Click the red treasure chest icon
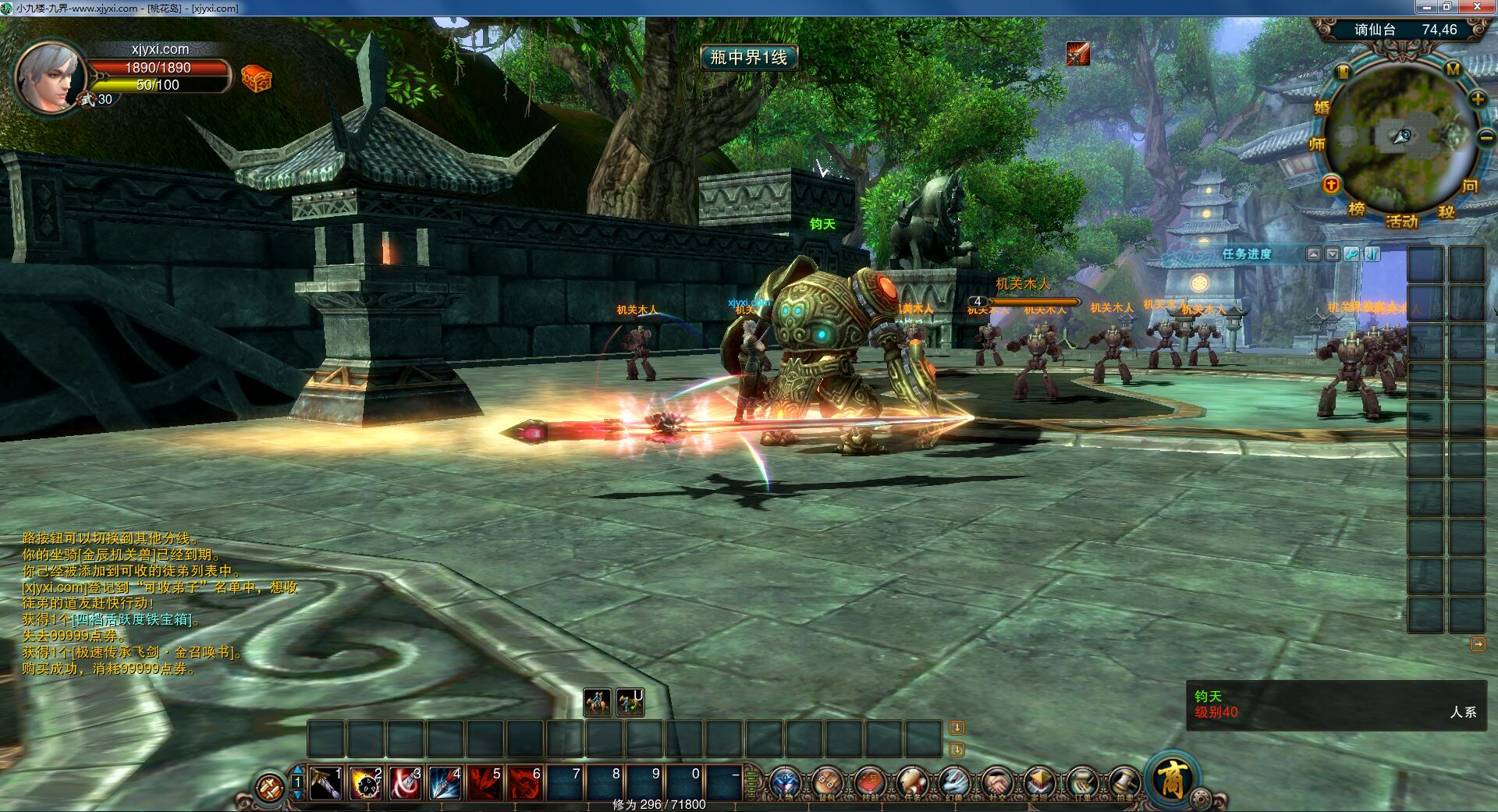 click(256, 79)
